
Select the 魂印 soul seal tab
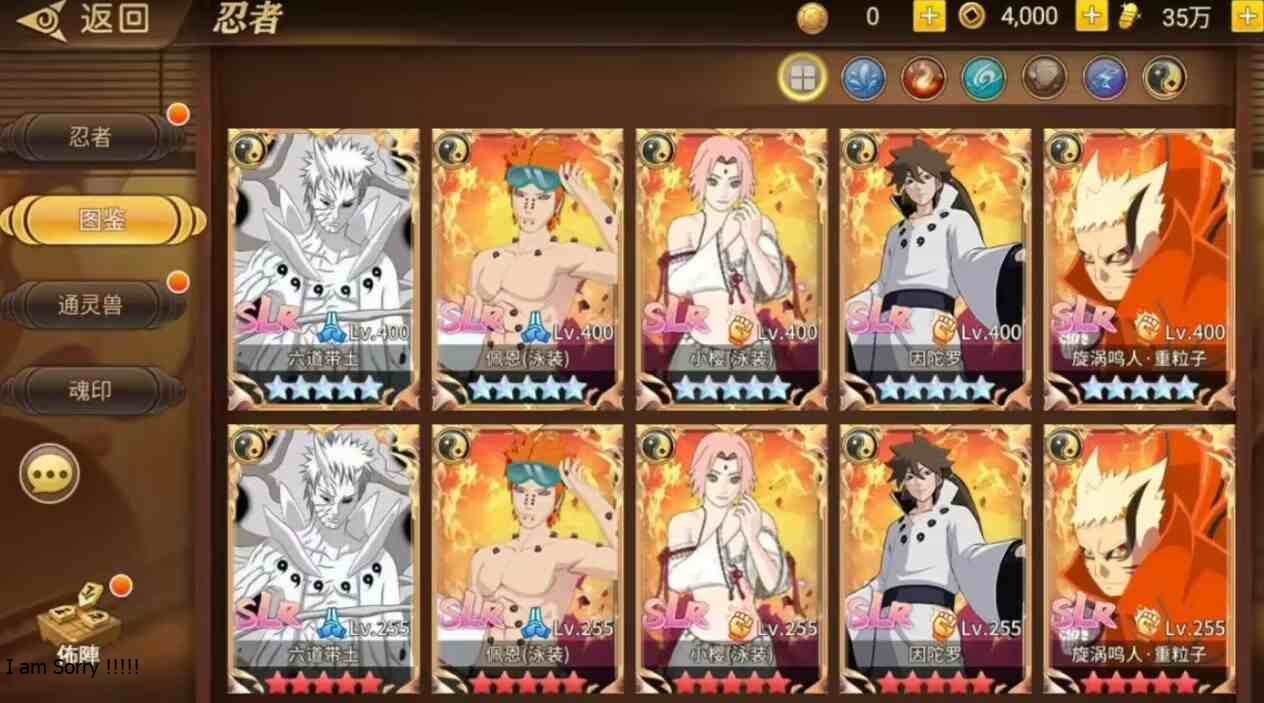[x=92, y=390]
